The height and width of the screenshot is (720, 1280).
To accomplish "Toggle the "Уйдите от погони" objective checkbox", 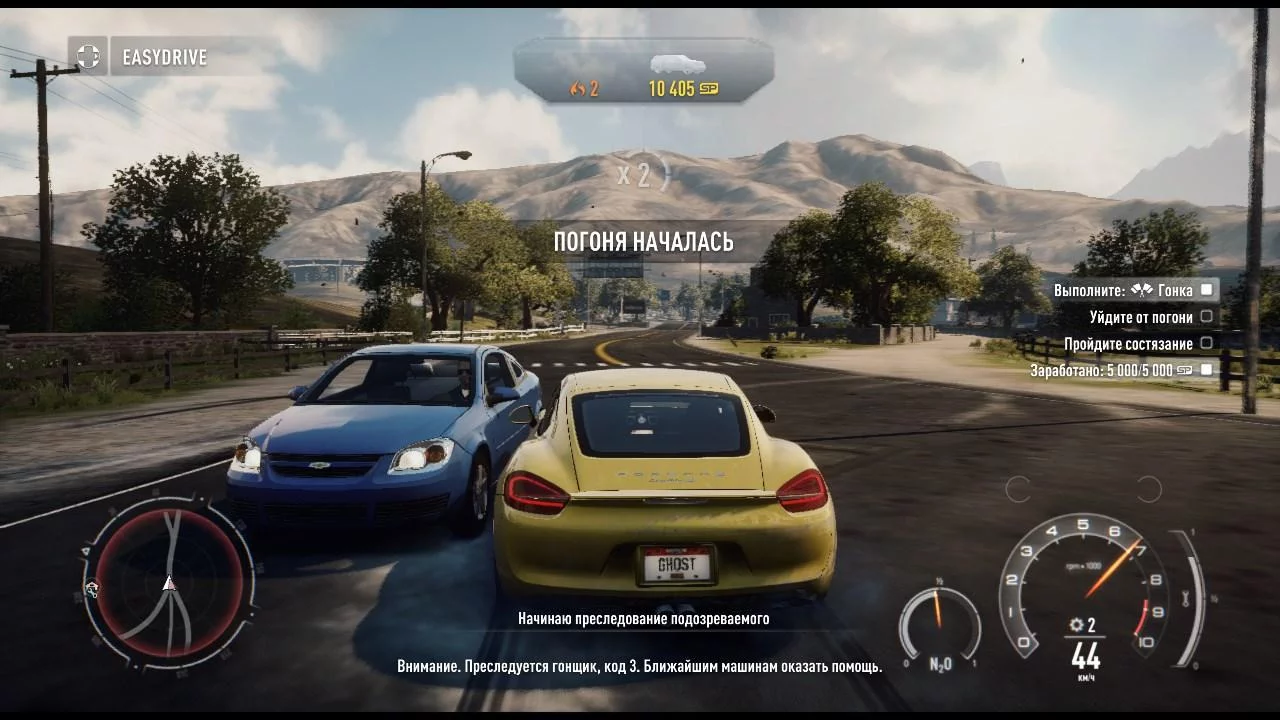I will [1207, 317].
